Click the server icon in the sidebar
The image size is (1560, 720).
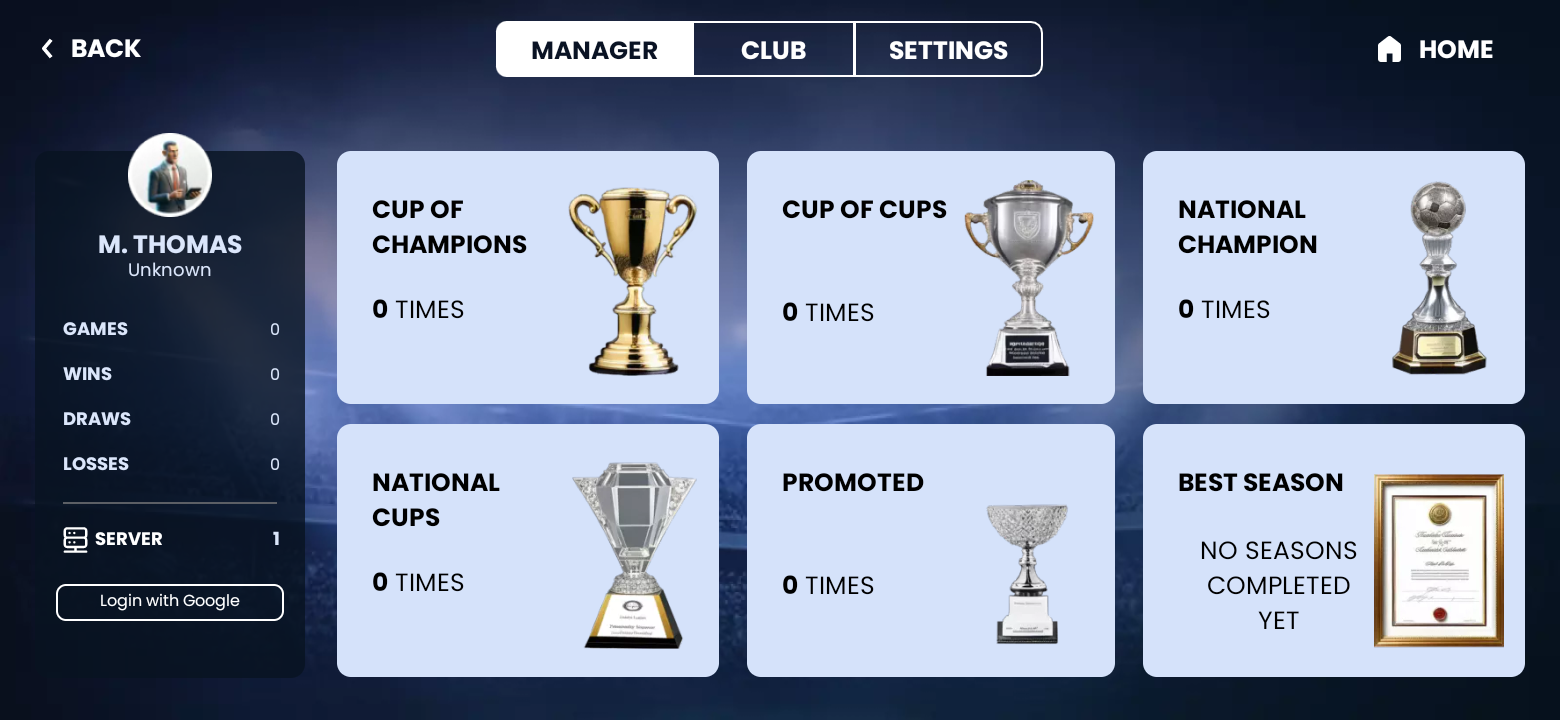[x=73, y=539]
